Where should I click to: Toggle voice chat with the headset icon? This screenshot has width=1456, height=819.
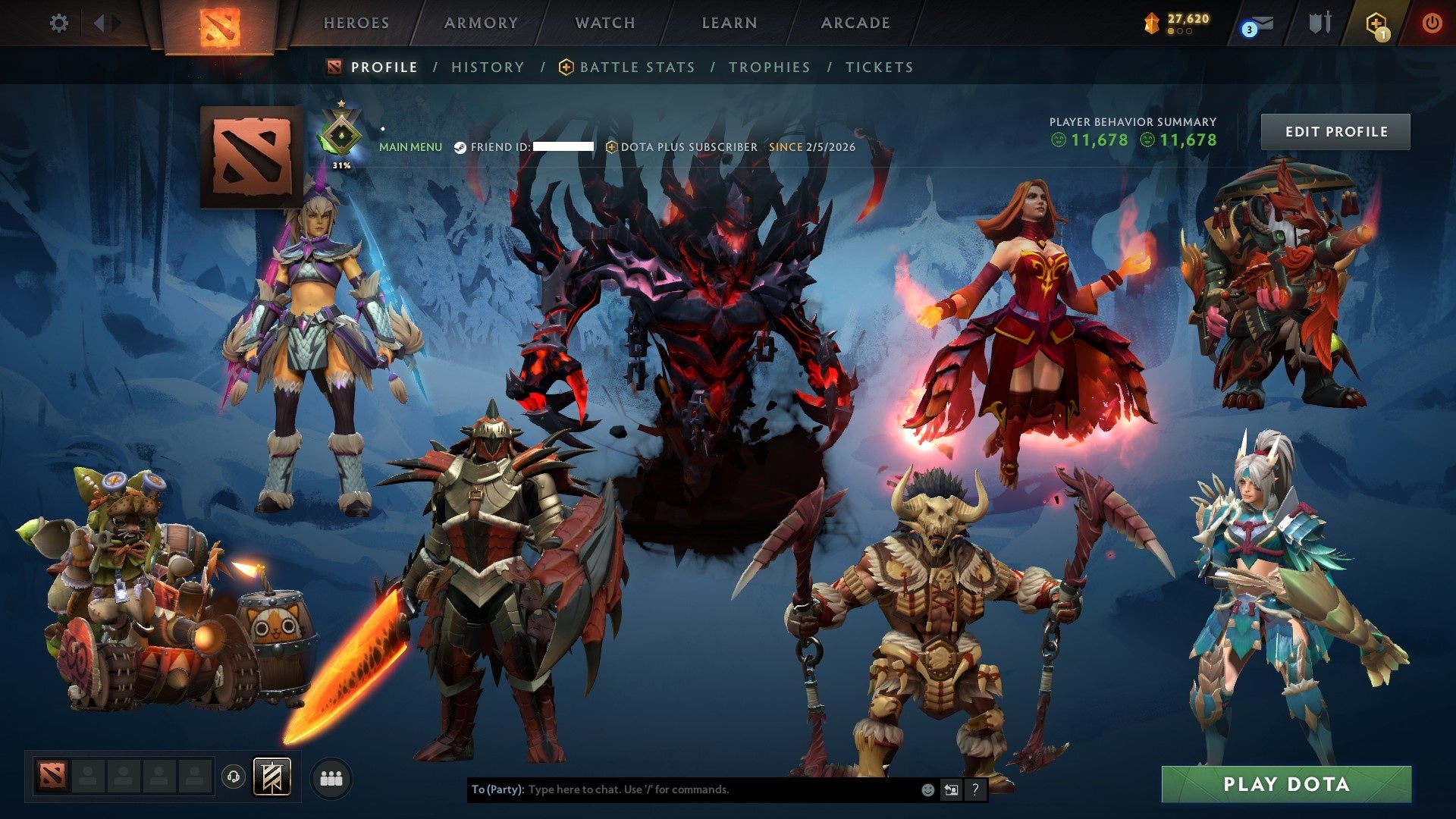[x=232, y=776]
